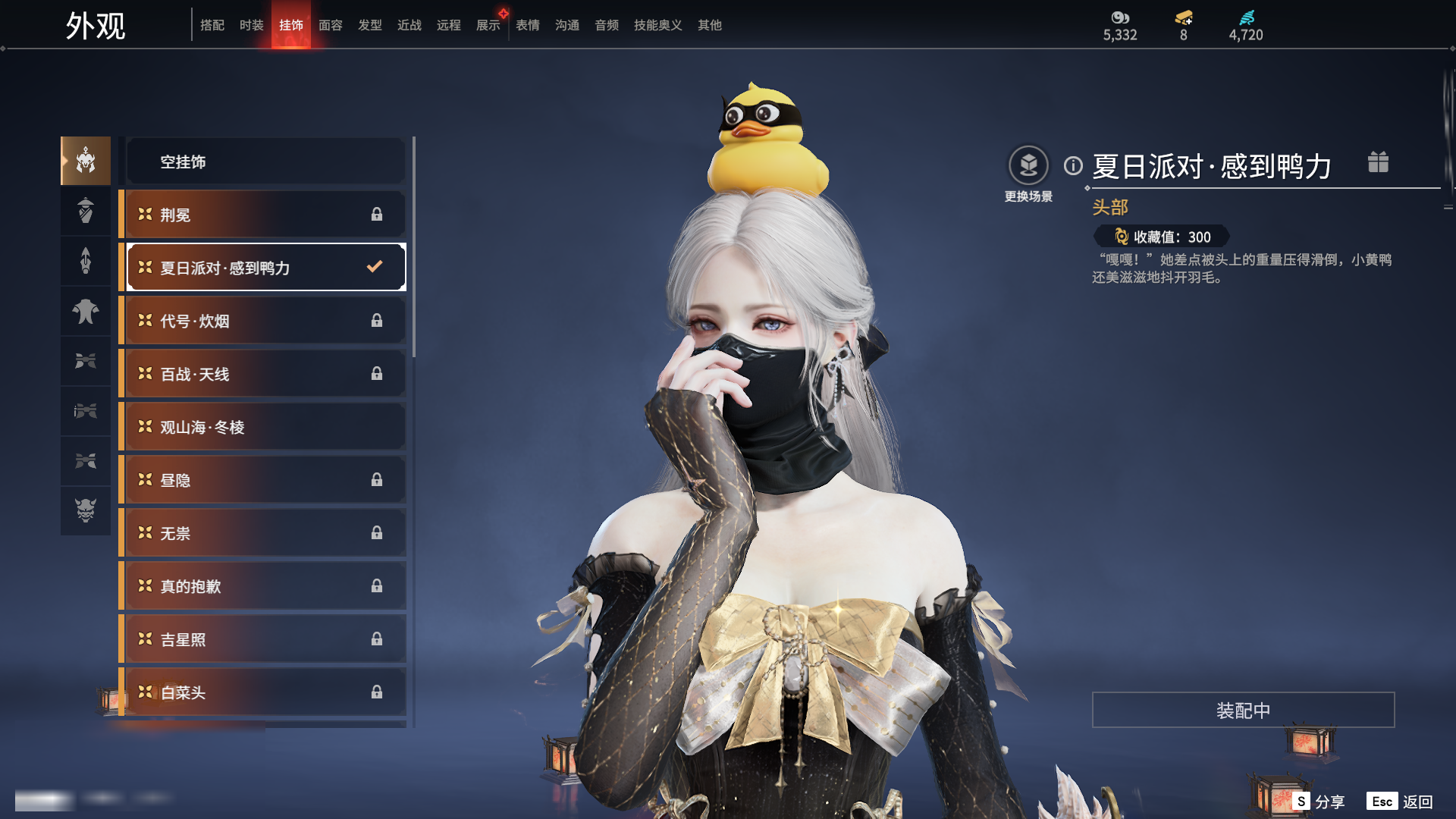Select the demon mask category icon
This screenshot has width=1456, height=819.
point(86,510)
